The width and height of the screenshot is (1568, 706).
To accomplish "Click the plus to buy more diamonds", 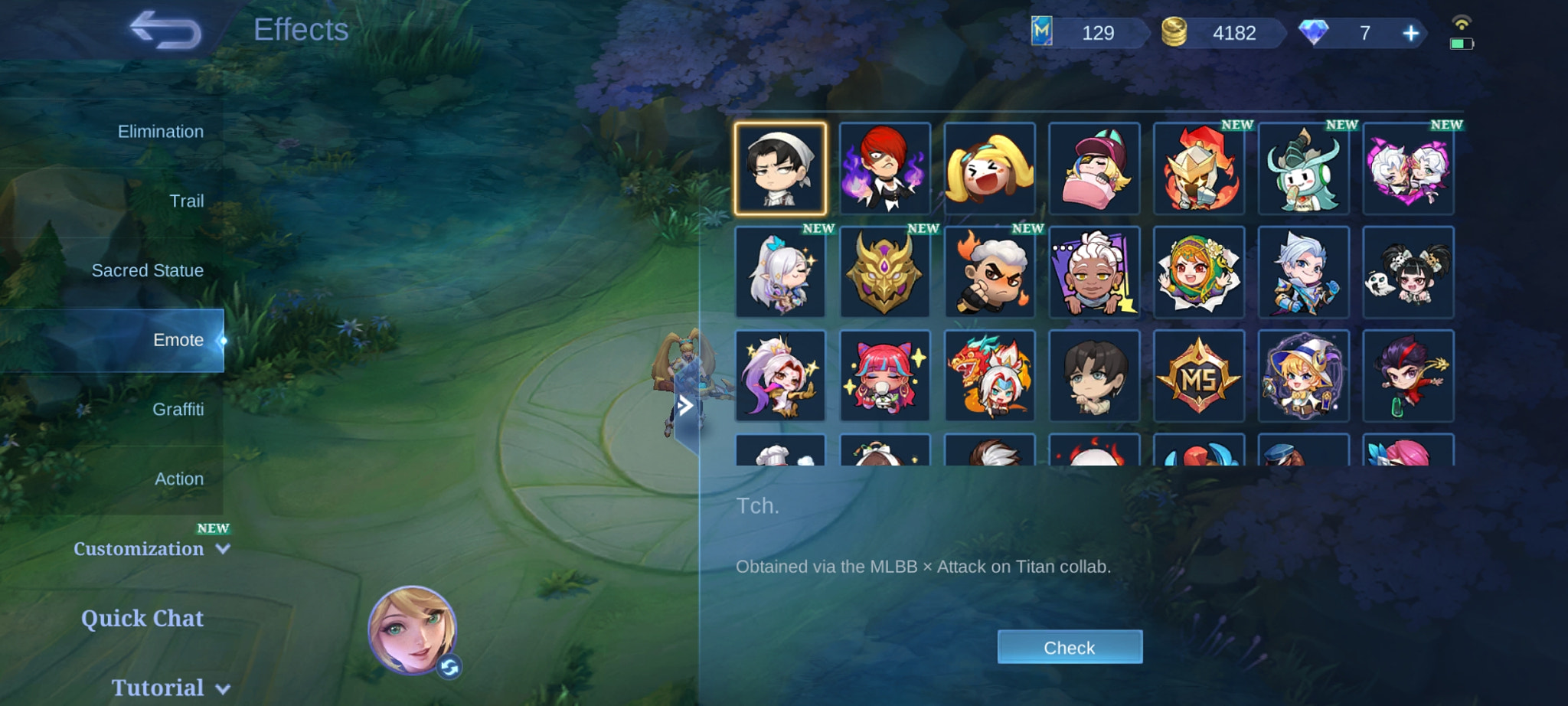I will click(1411, 33).
